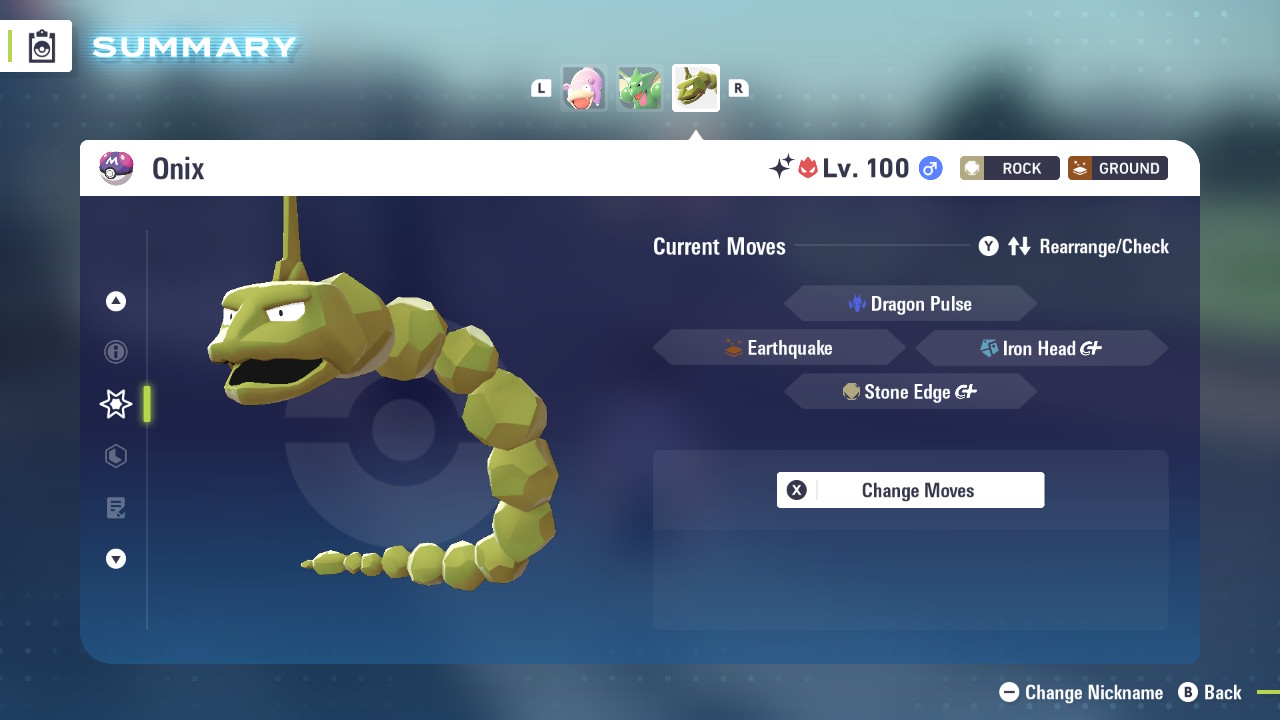Click the Master Ball icon next to Onix

(116, 168)
